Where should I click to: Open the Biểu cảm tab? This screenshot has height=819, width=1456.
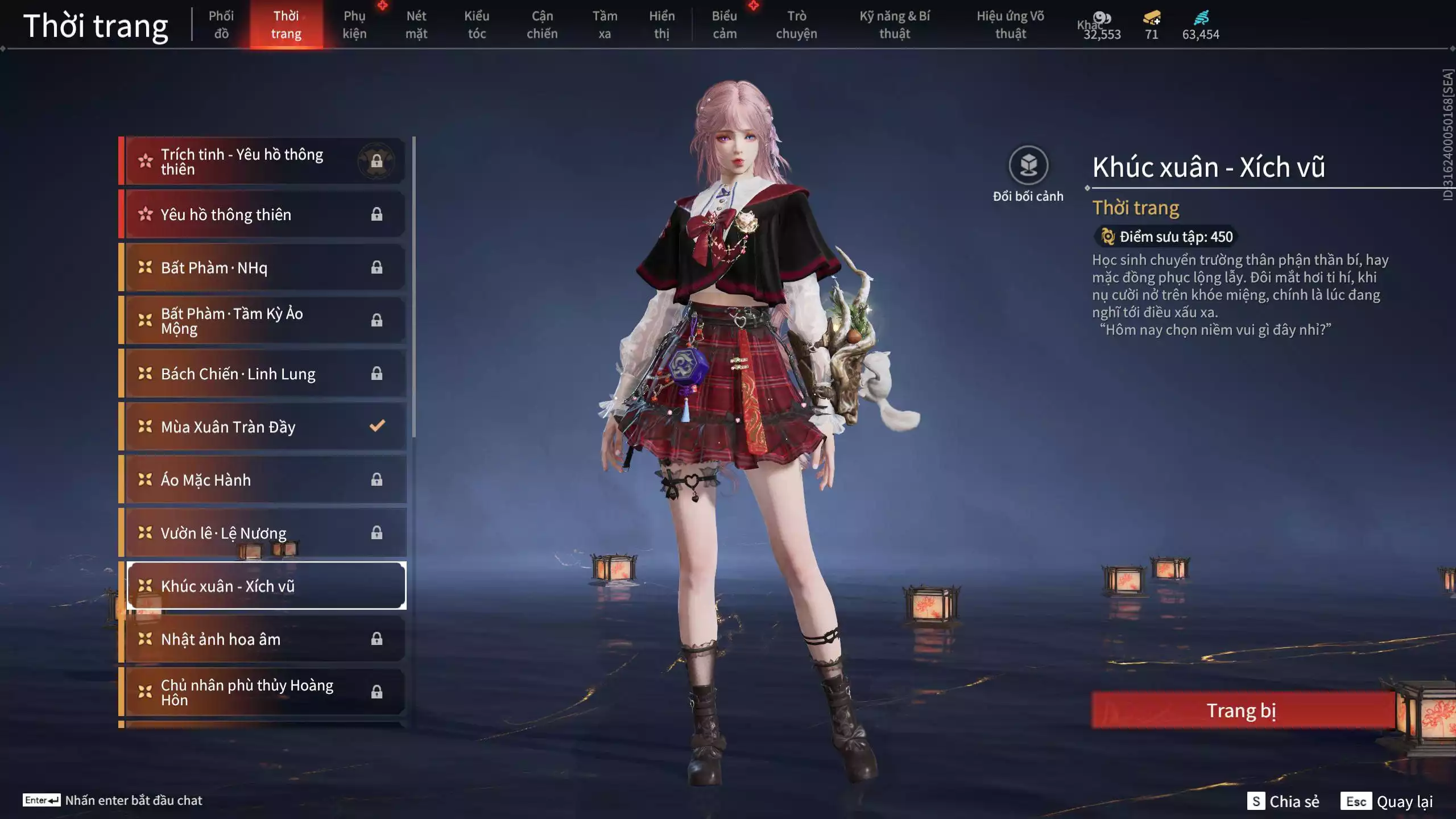click(x=725, y=24)
